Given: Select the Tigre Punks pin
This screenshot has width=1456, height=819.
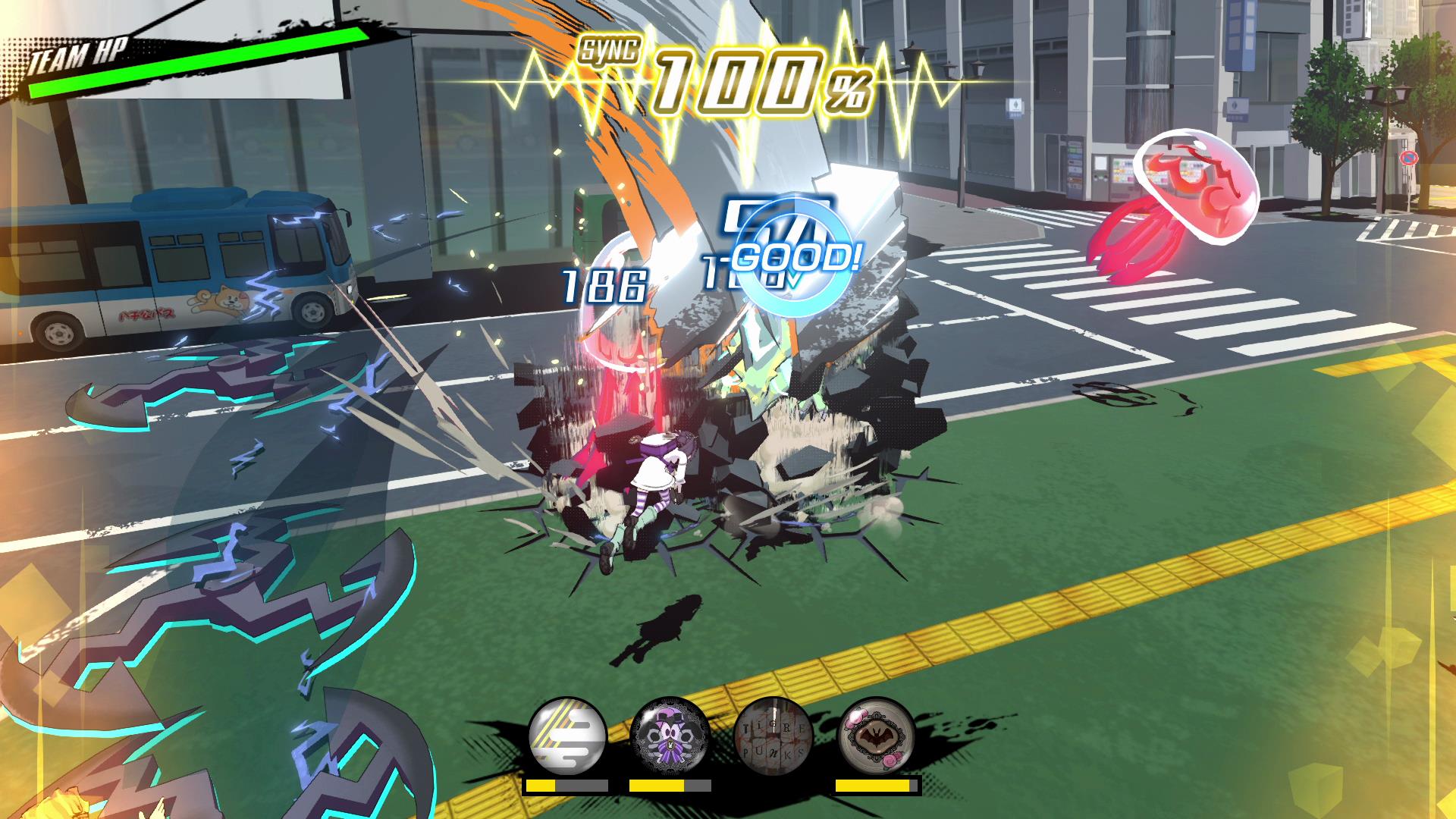Looking at the screenshot, I should pos(773,736).
